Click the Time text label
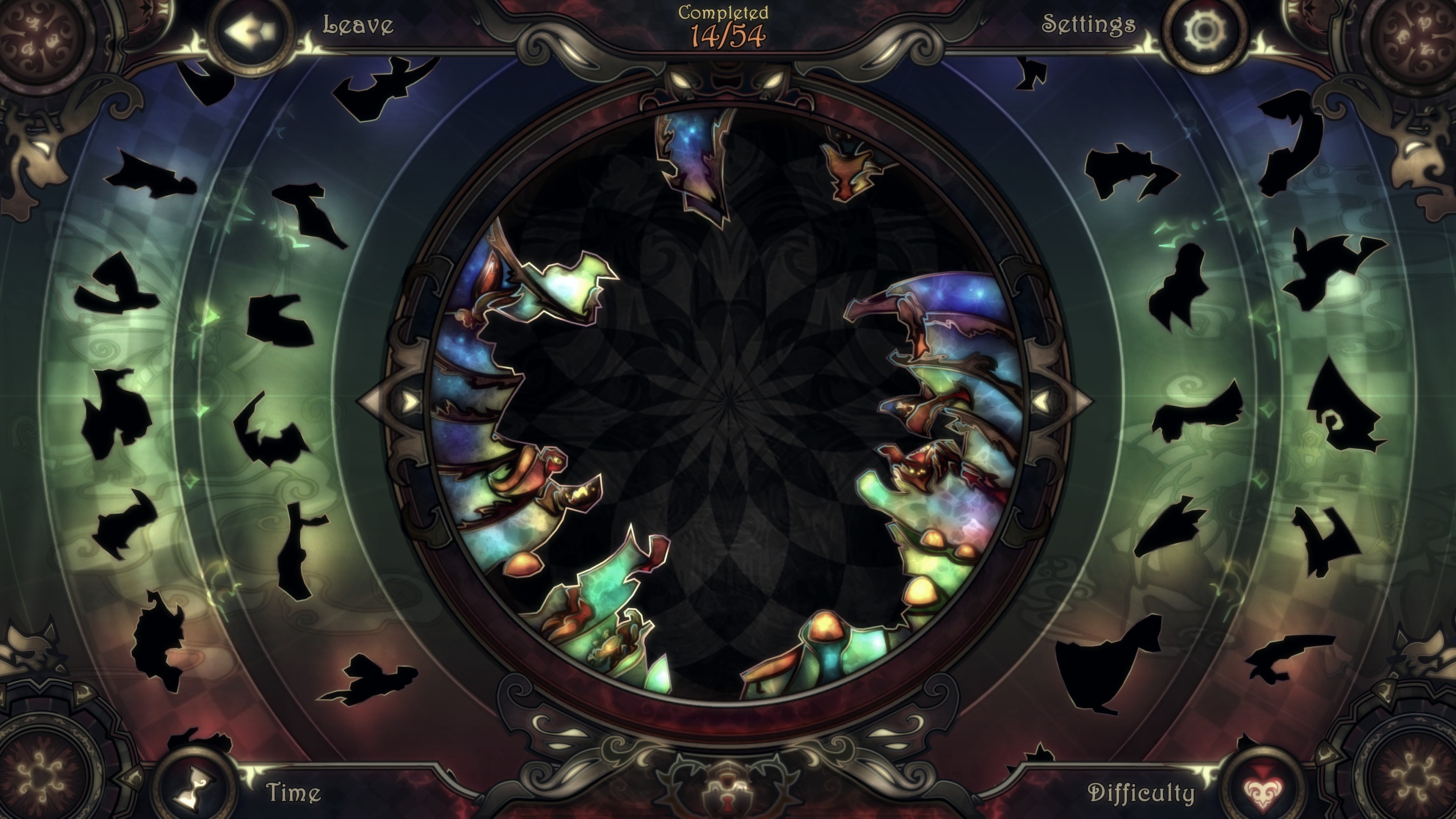This screenshot has height=819, width=1456. [293, 792]
